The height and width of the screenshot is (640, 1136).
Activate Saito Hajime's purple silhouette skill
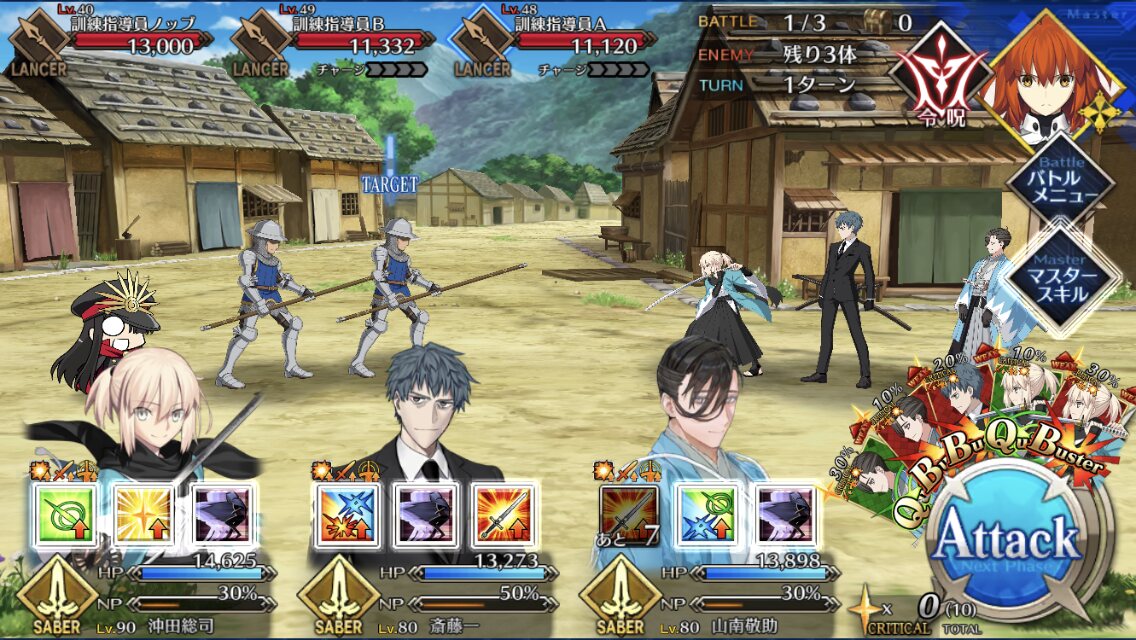pos(424,515)
